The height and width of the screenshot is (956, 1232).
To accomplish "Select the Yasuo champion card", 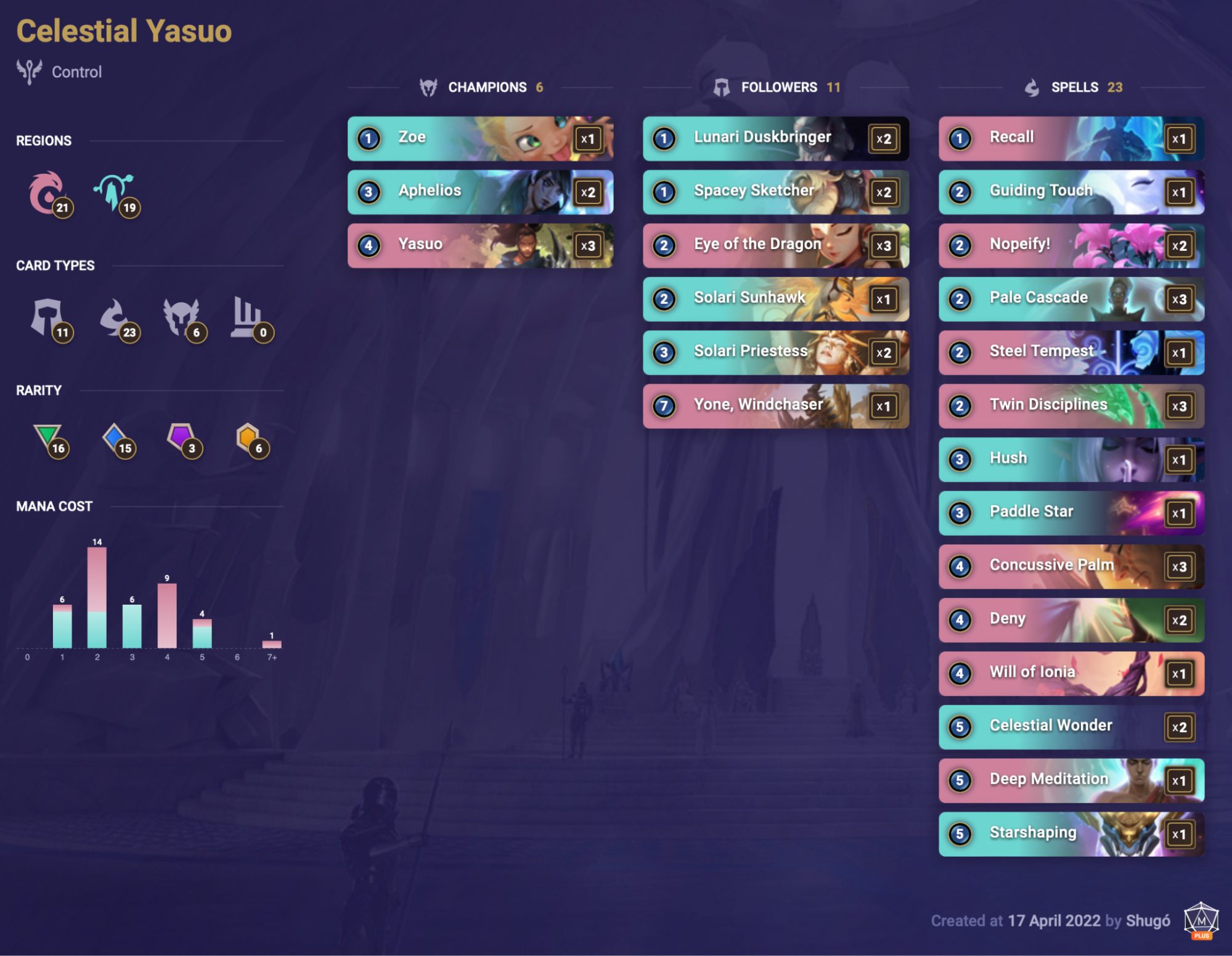I will click(480, 245).
